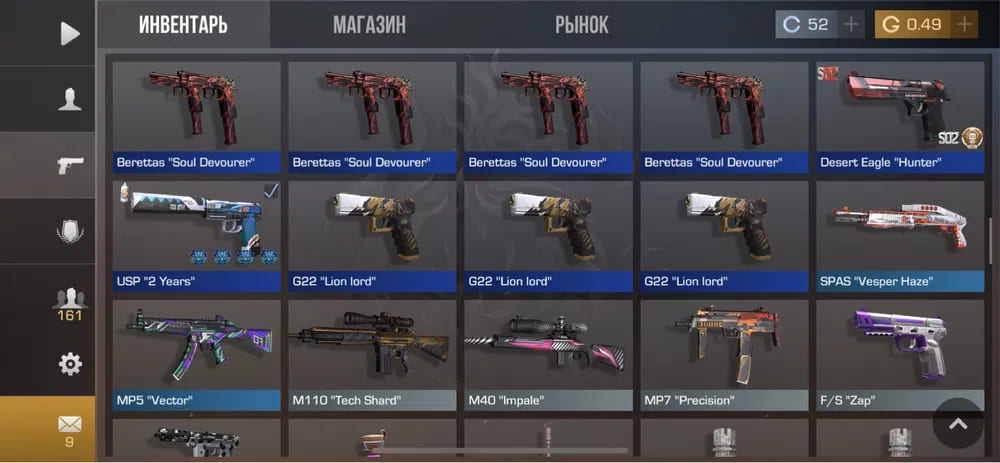Image resolution: width=1000 pixels, height=463 pixels.
Task: Choose the MP7 "Precision" skin
Action: coord(724,354)
